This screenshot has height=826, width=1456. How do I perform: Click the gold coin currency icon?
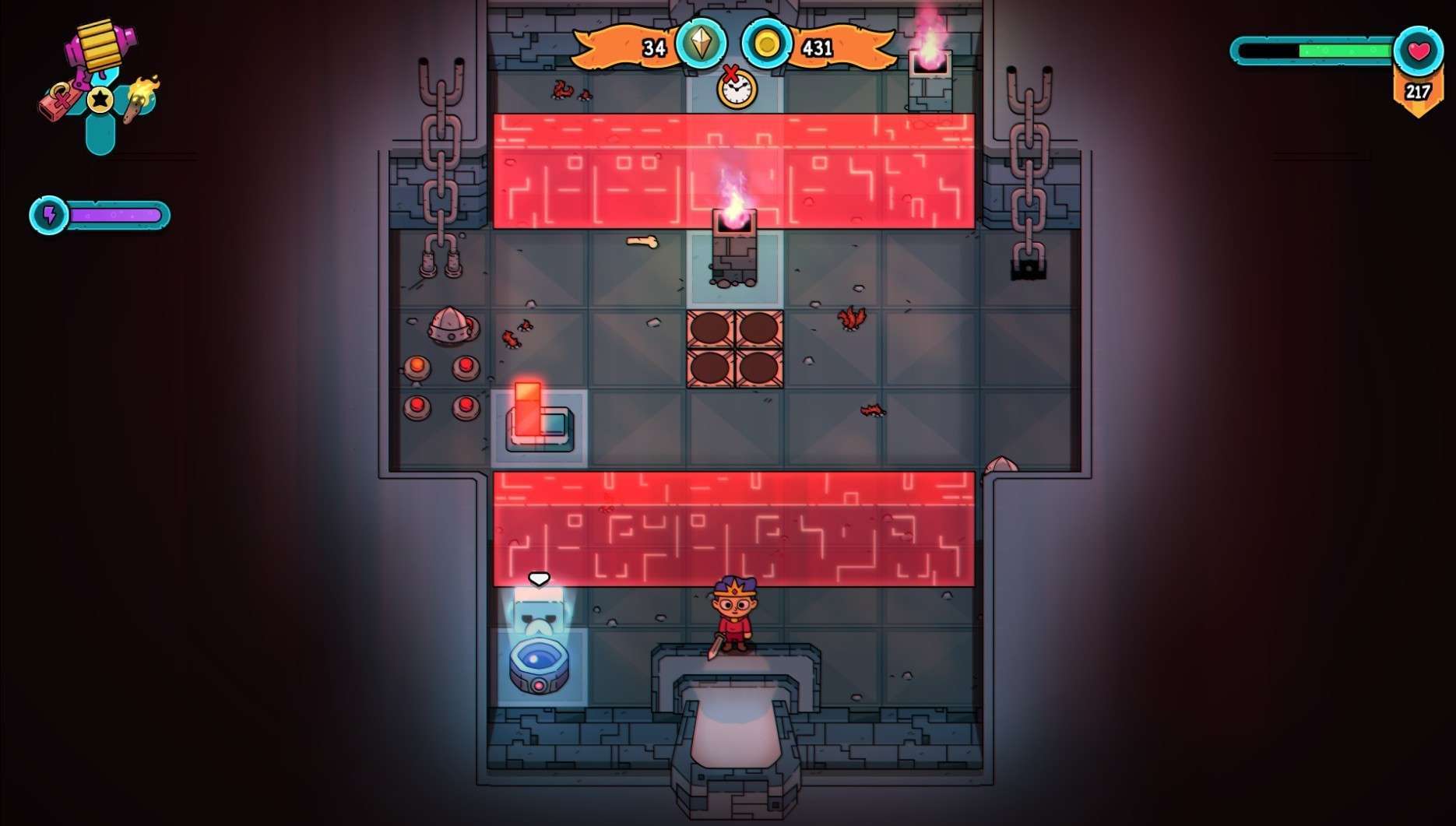(766, 44)
